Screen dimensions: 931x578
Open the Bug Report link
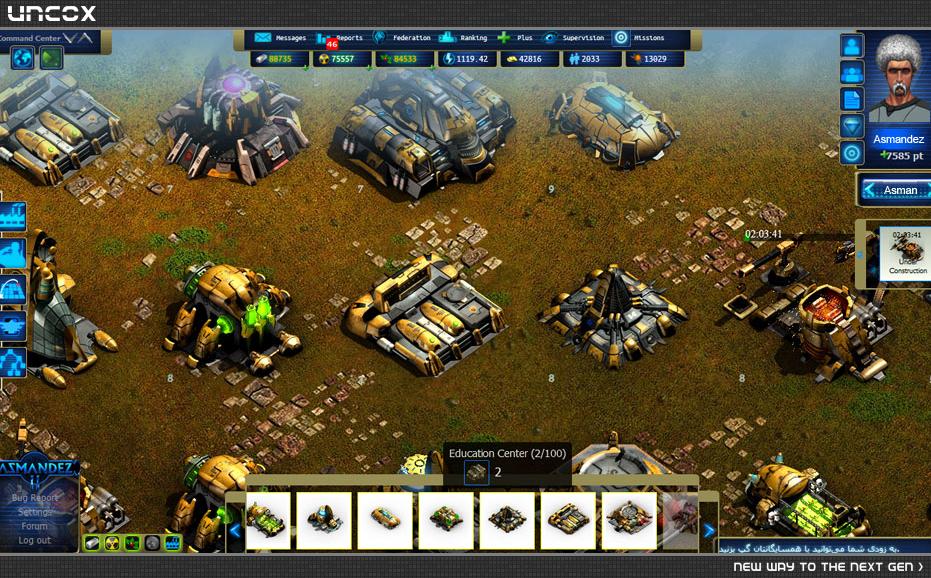[35, 498]
